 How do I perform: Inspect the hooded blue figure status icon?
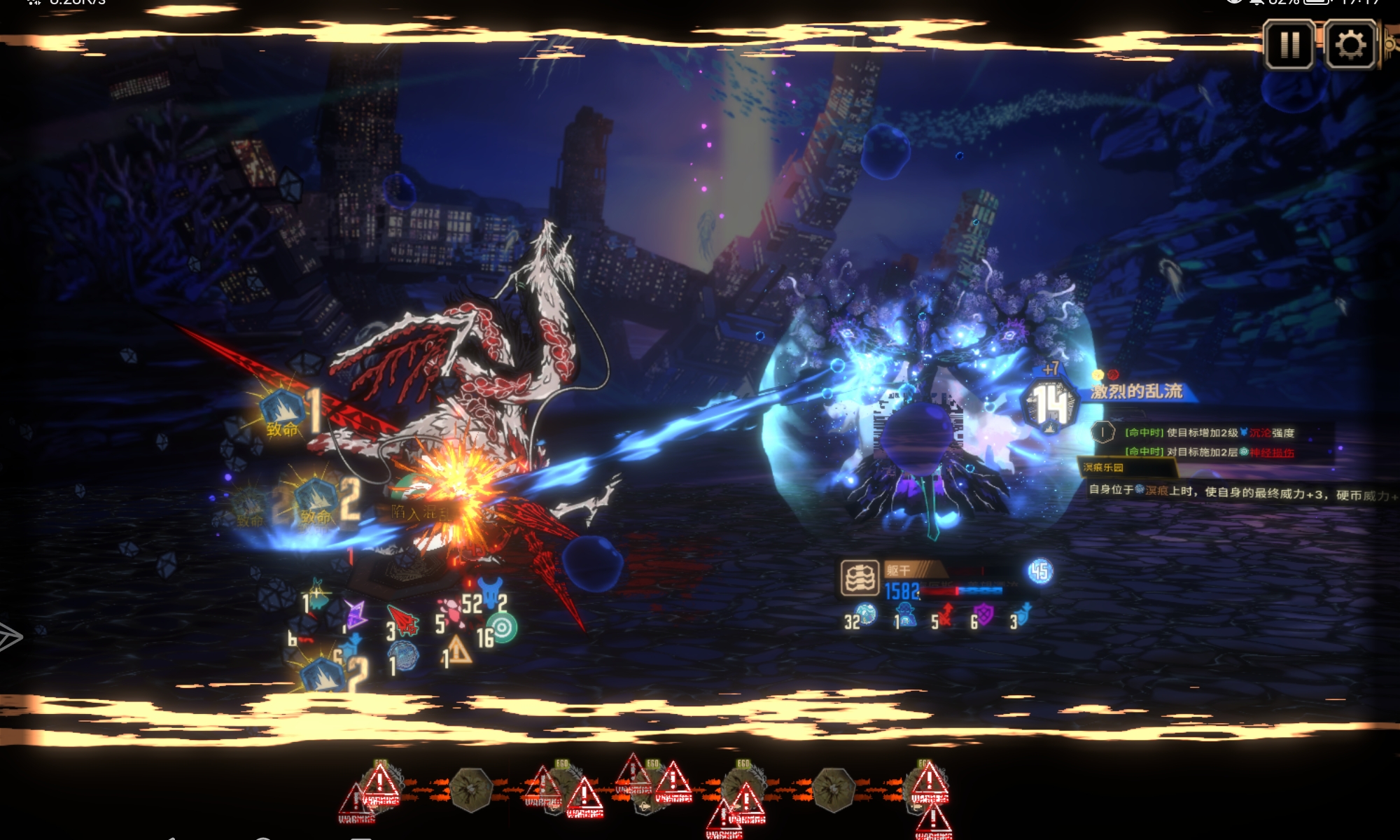(907, 615)
